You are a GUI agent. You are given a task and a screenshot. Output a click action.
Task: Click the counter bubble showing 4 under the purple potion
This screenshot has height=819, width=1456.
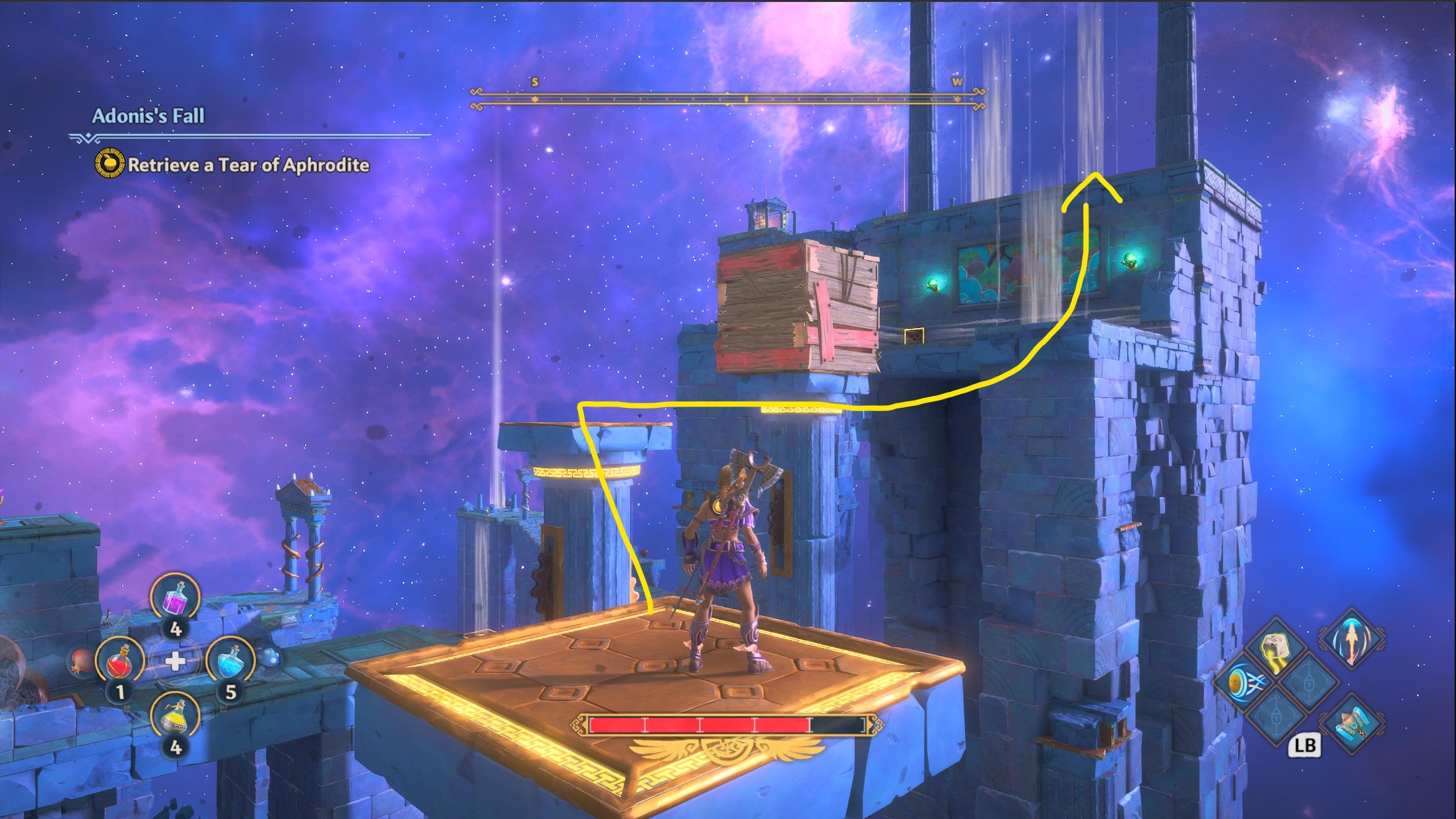[x=176, y=629]
